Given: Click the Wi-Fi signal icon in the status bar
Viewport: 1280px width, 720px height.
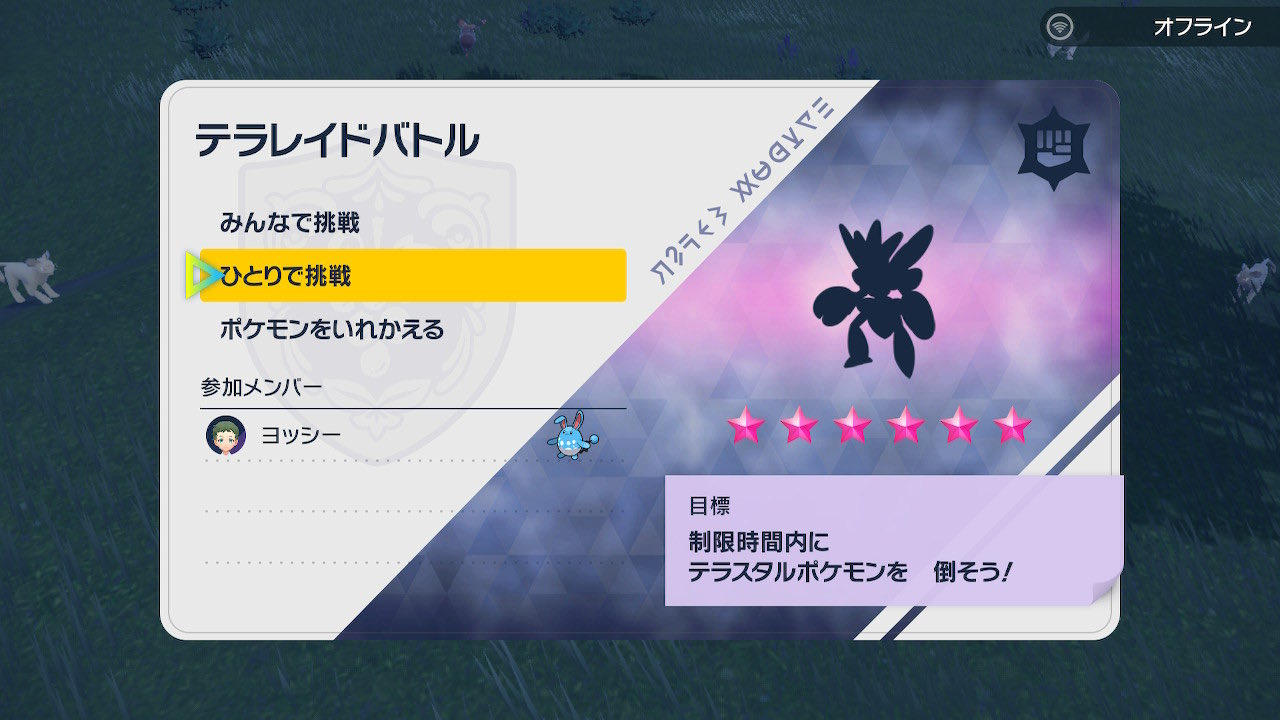Looking at the screenshot, I should [x=1060, y=26].
